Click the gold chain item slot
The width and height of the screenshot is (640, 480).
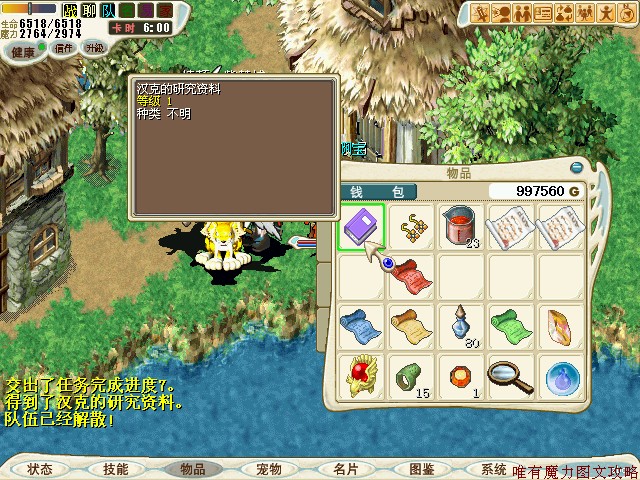[x=411, y=226]
